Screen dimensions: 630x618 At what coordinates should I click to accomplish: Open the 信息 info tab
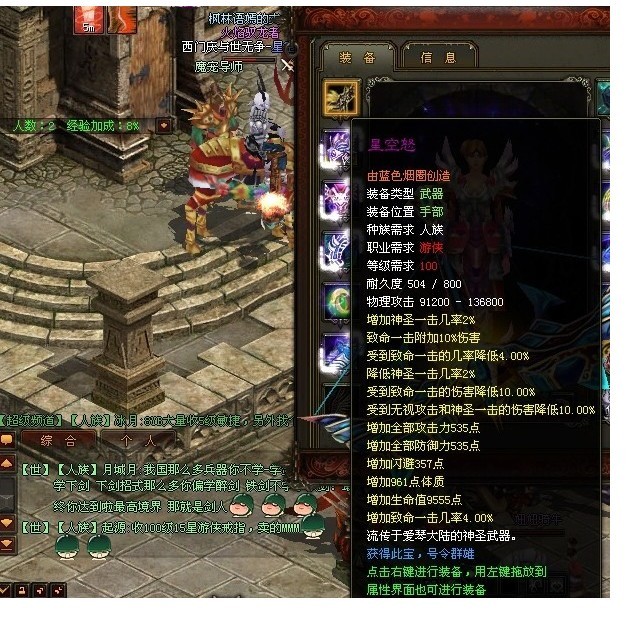pos(438,57)
